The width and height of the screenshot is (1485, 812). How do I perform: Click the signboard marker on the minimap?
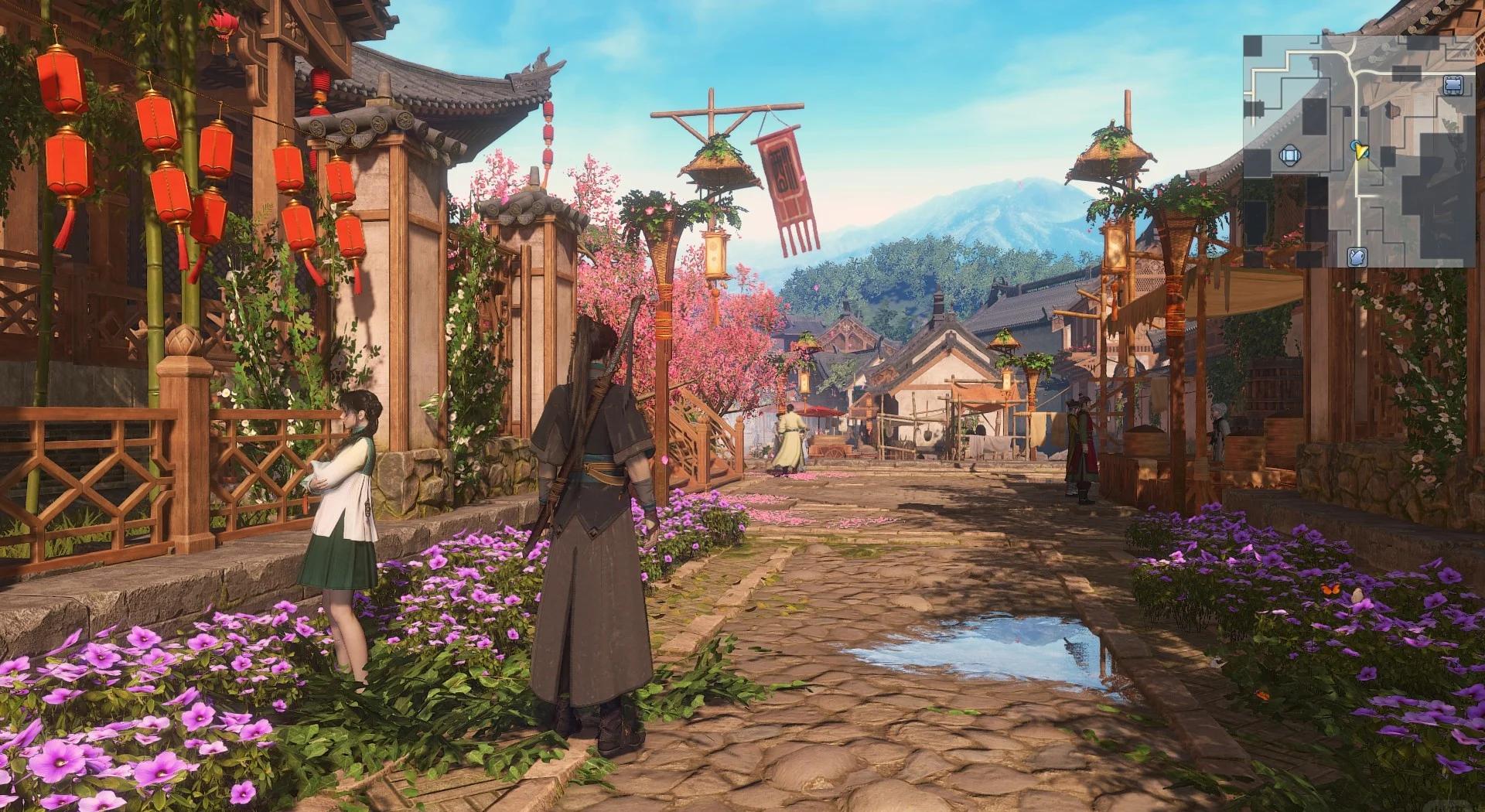click(1452, 84)
